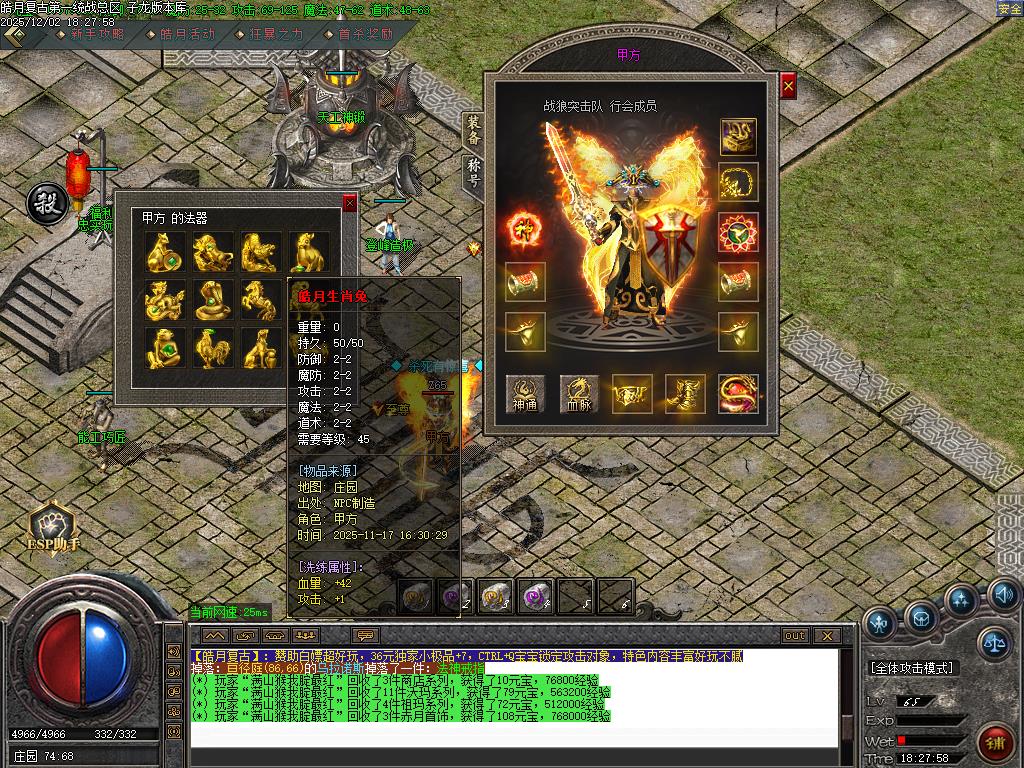This screenshot has width=1024, height=768.
Task: Toggle the sound speaker icon
Action: (1003, 597)
